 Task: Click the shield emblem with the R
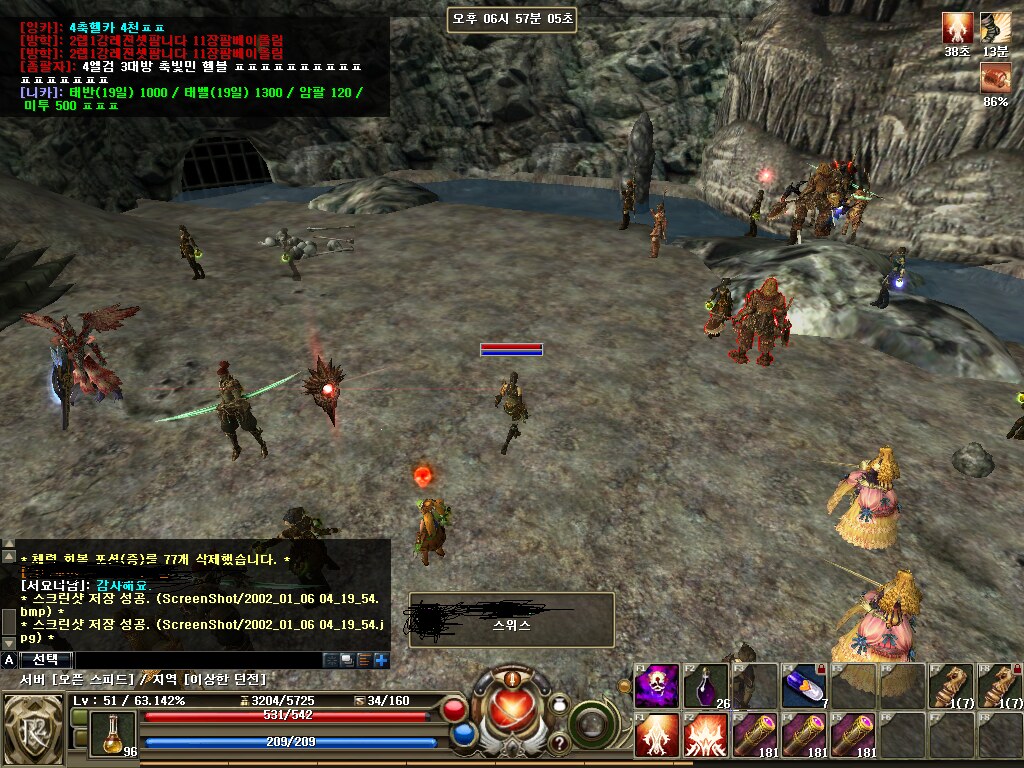click(x=34, y=728)
